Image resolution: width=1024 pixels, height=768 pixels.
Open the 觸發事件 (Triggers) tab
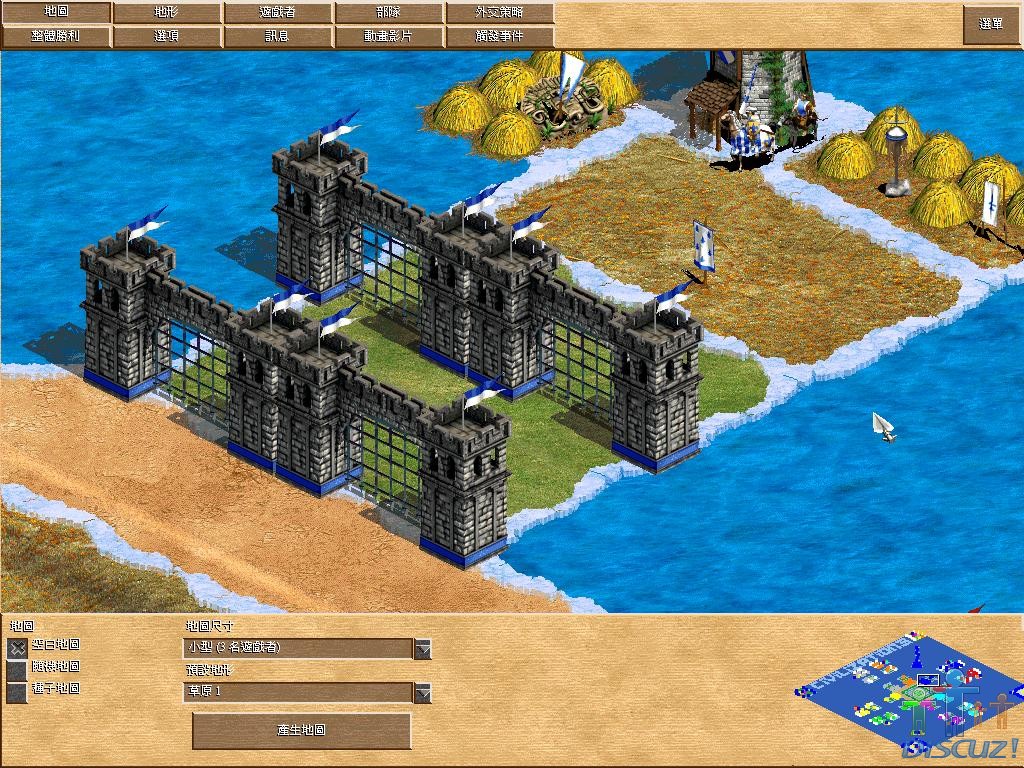click(x=499, y=36)
